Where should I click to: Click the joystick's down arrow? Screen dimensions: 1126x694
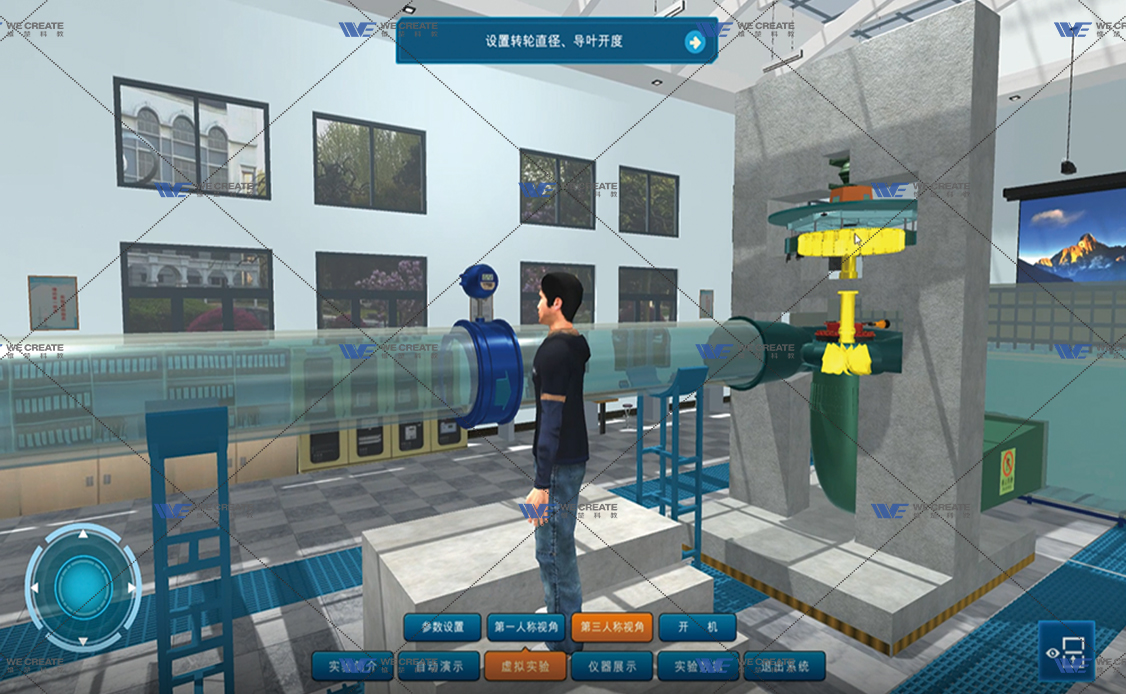coord(83,640)
